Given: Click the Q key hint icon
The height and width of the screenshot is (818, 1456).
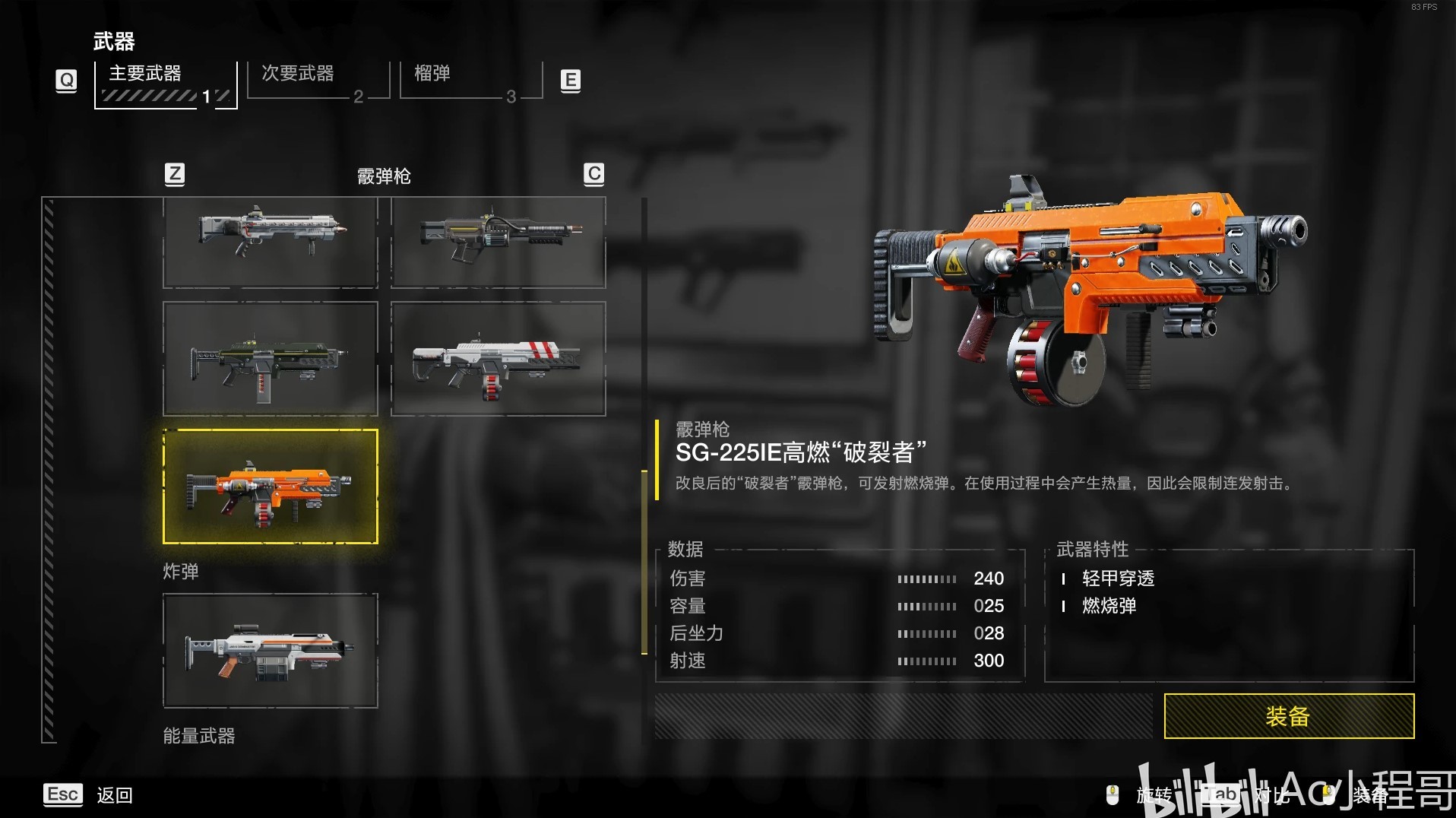Looking at the screenshot, I should coord(66,79).
